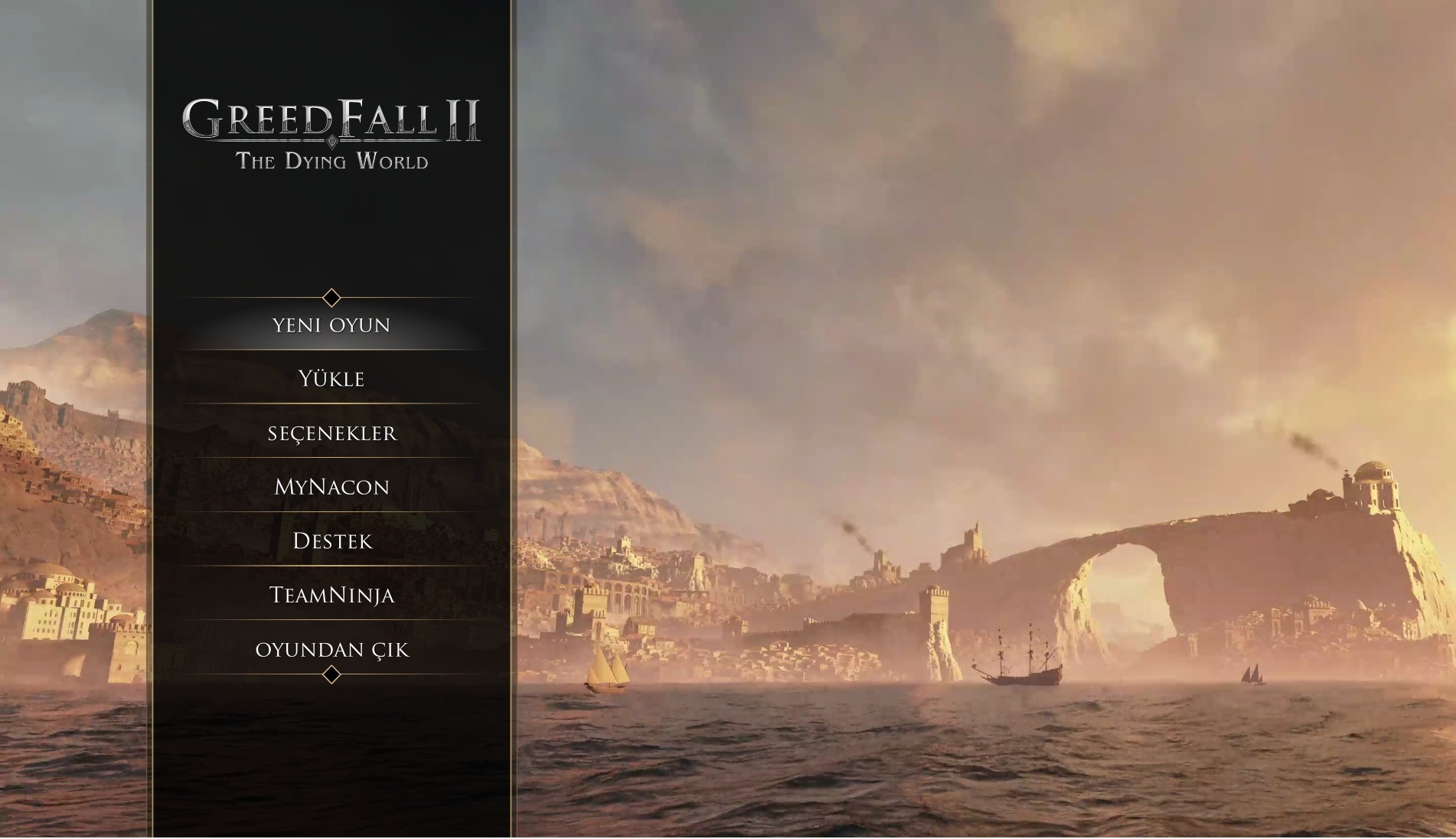Exit via Oyundan Çık
Screen dimensions: 1456x839
331,650
